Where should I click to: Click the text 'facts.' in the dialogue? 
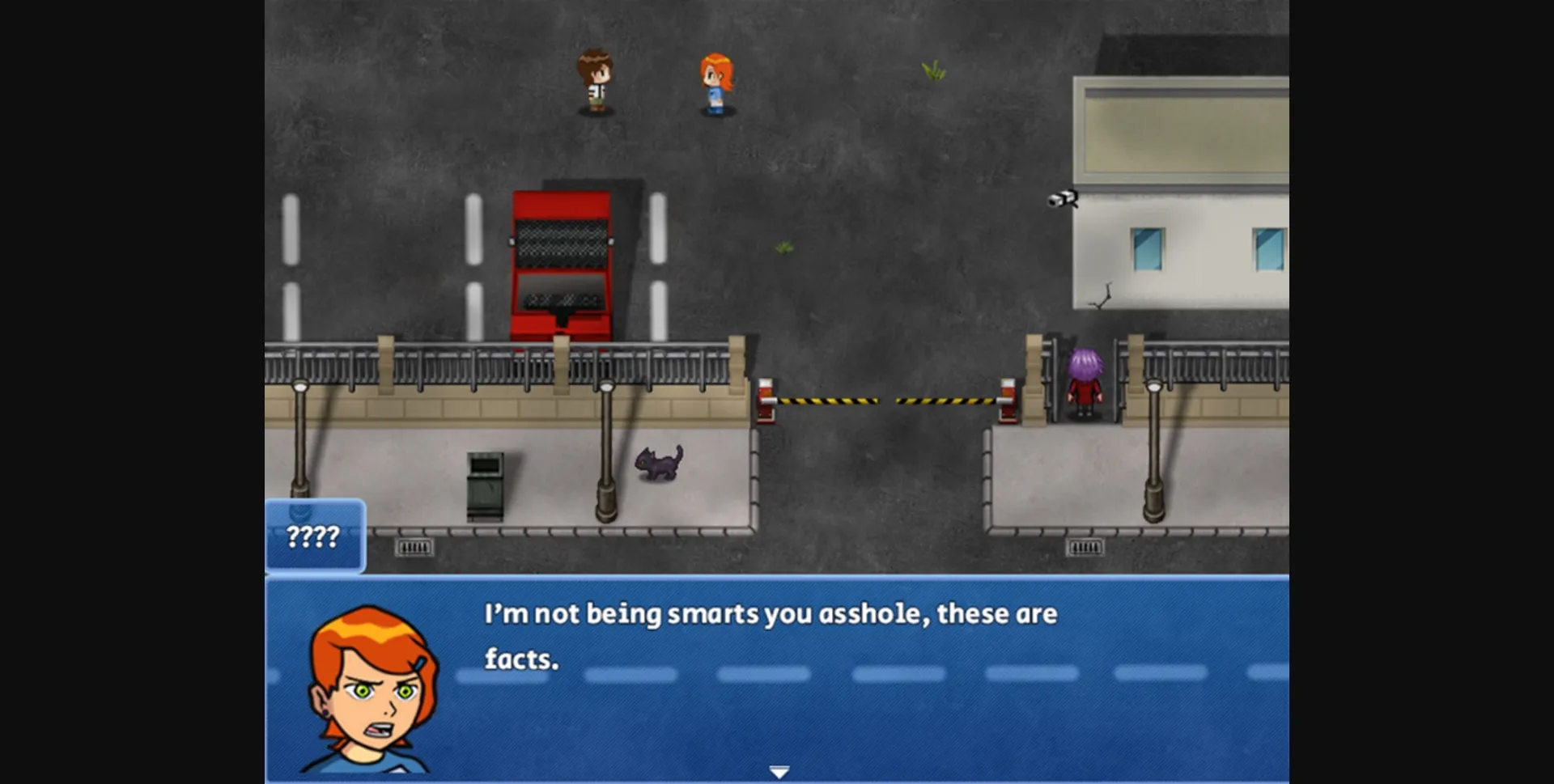(522, 660)
